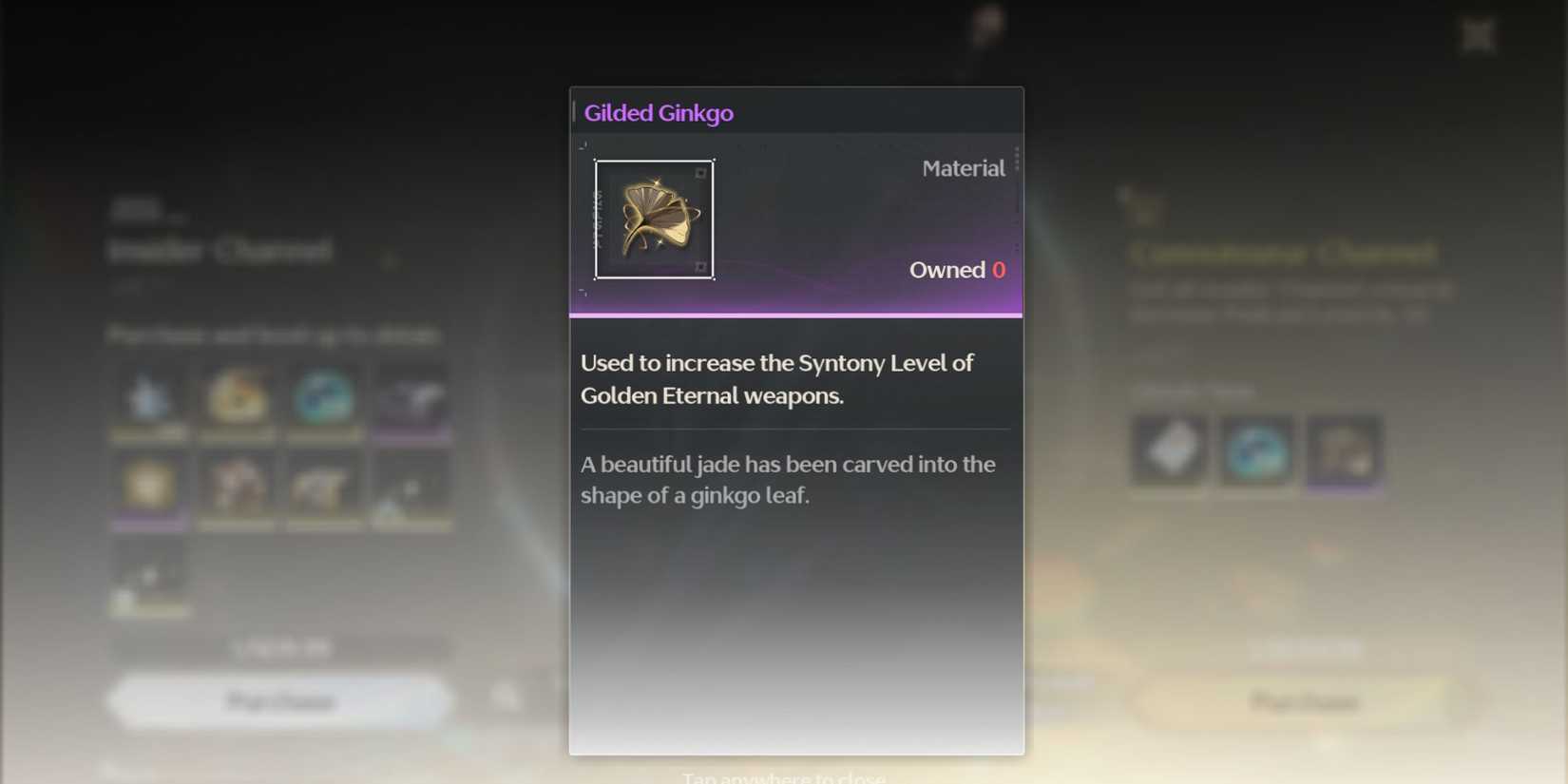Select the dark purple weapon material icon

[411, 394]
